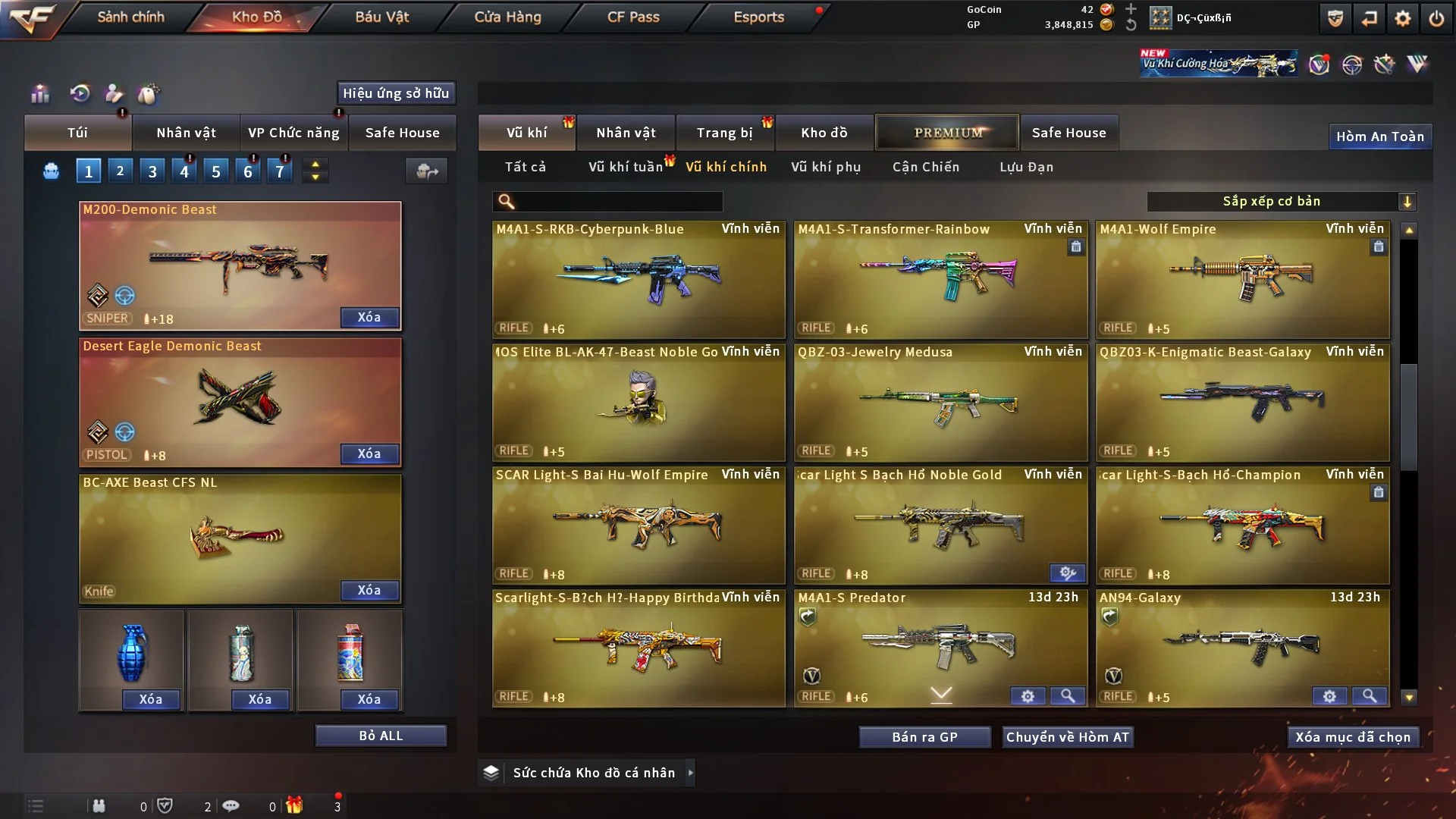Open the CF Pass menu
The image size is (1456, 819).
coord(633,17)
